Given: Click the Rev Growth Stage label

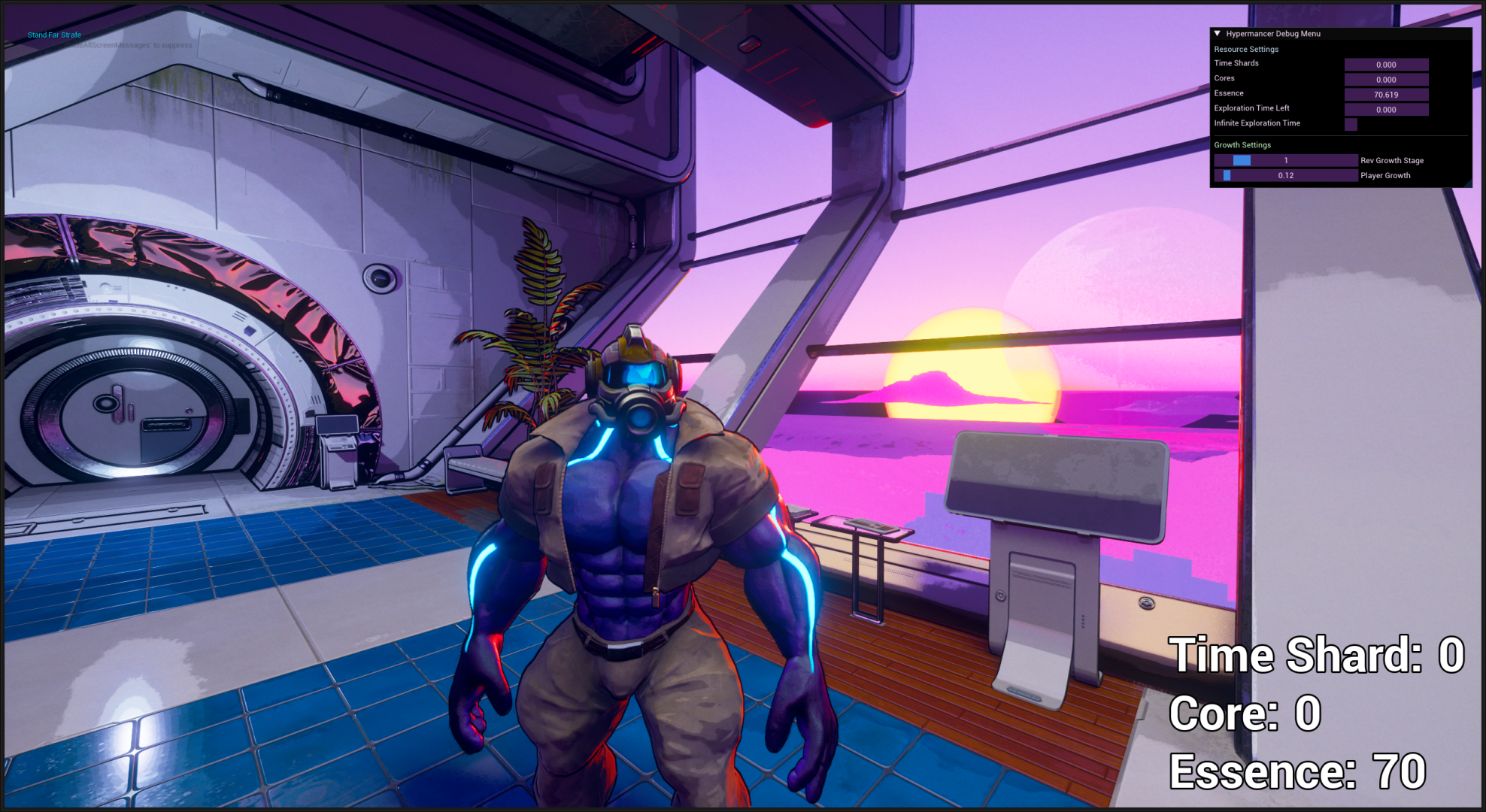Looking at the screenshot, I should 1391,160.
